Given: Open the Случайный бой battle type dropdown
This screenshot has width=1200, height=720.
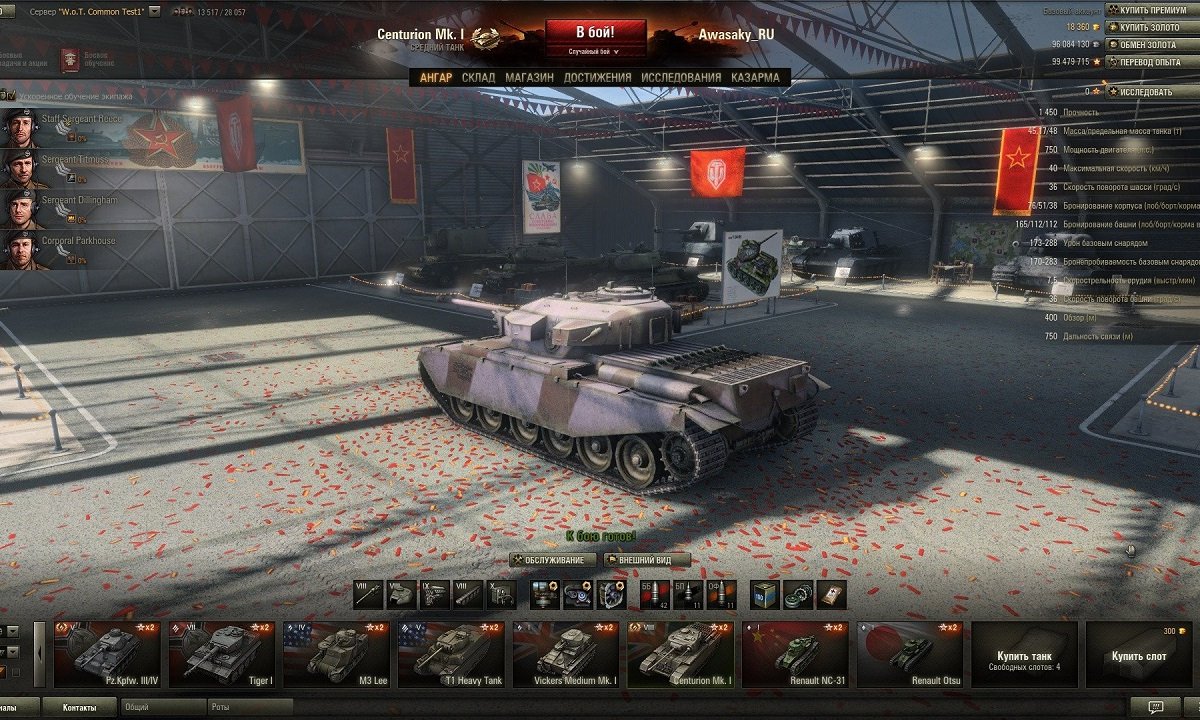Looking at the screenshot, I should 594,51.
